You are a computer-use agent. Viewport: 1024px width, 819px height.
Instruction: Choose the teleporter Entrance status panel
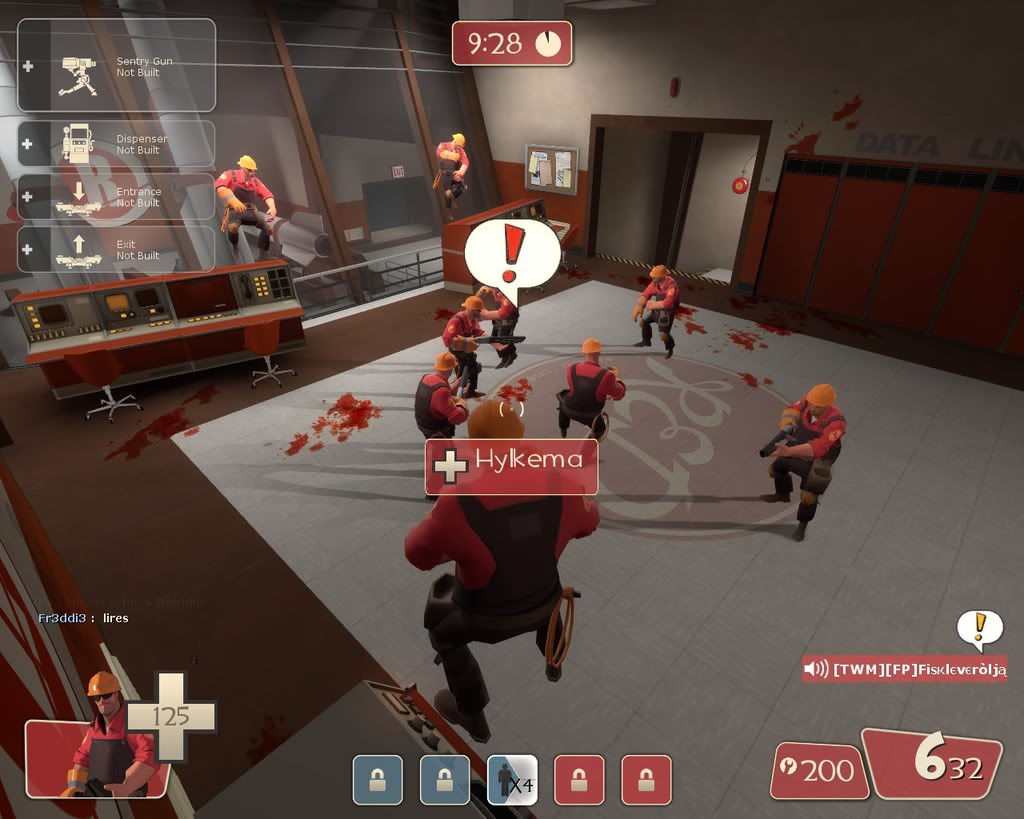pos(116,197)
